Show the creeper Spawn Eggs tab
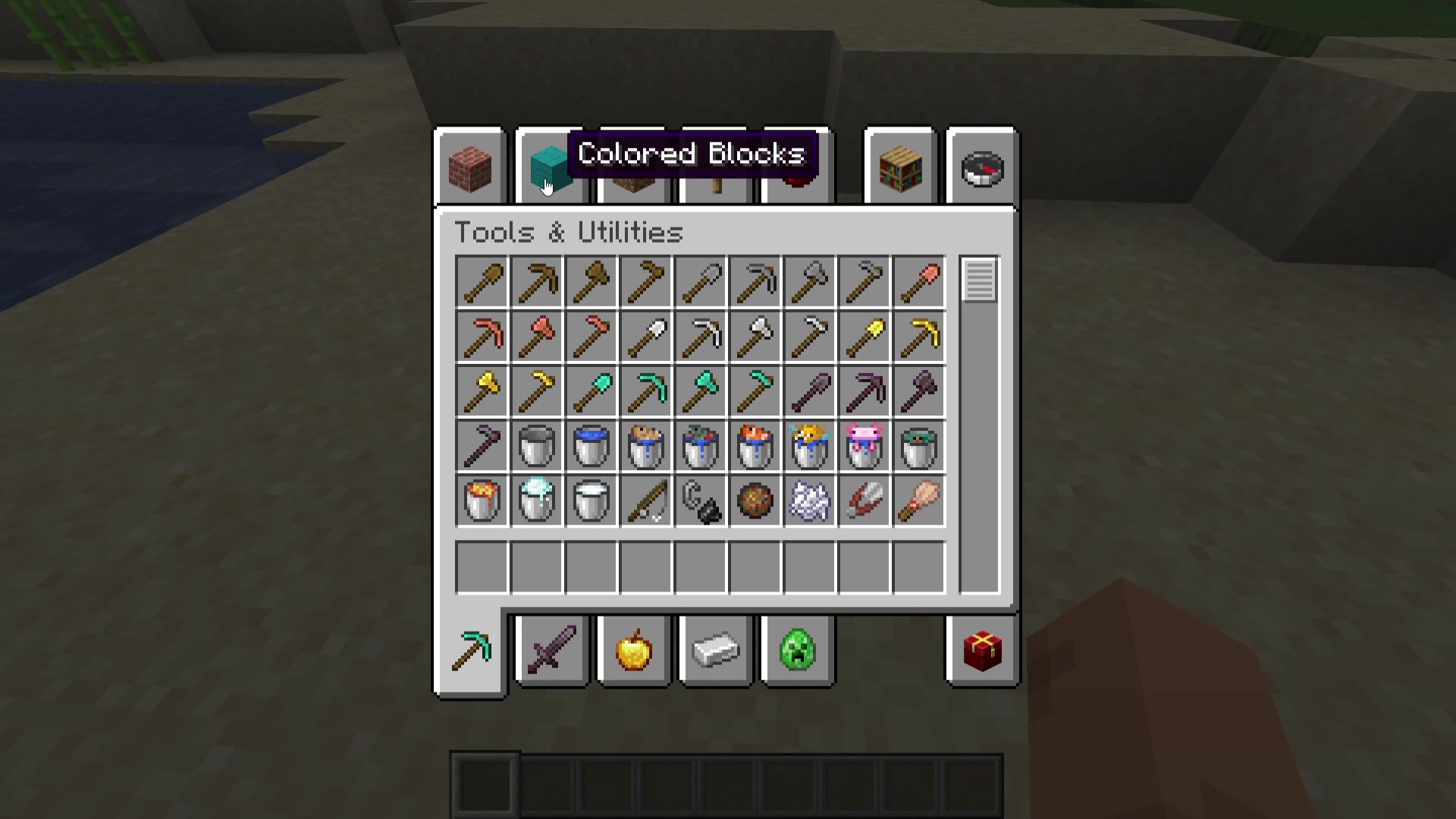 pos(797,650)
